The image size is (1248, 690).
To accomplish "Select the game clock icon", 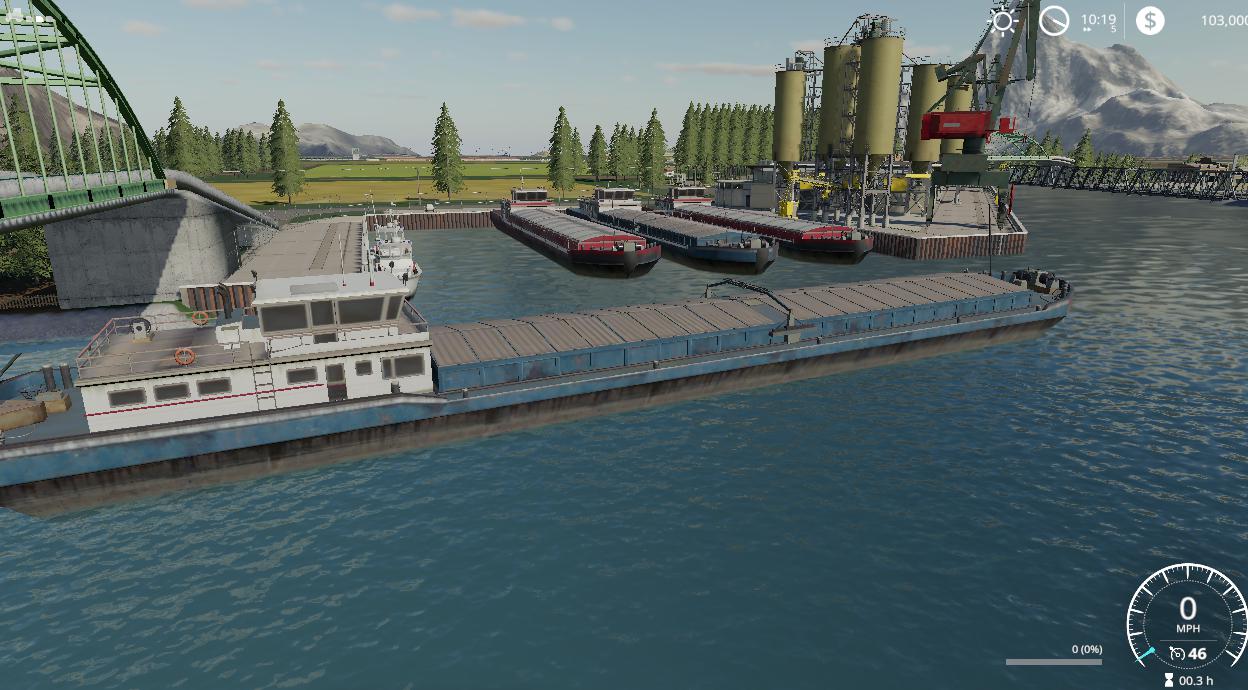I will click(1054, 20).
